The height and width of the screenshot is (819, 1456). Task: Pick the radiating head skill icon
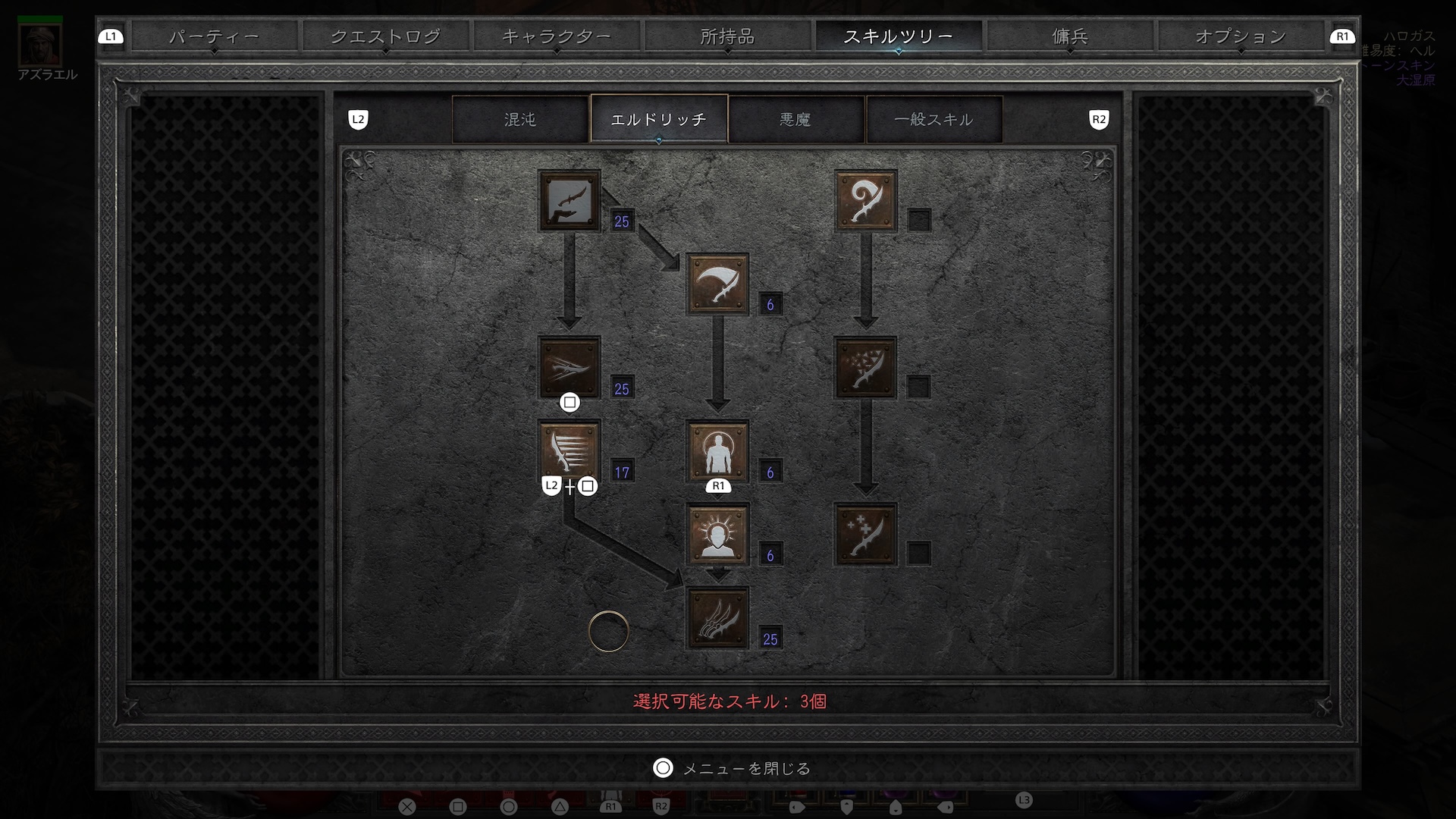717,535
